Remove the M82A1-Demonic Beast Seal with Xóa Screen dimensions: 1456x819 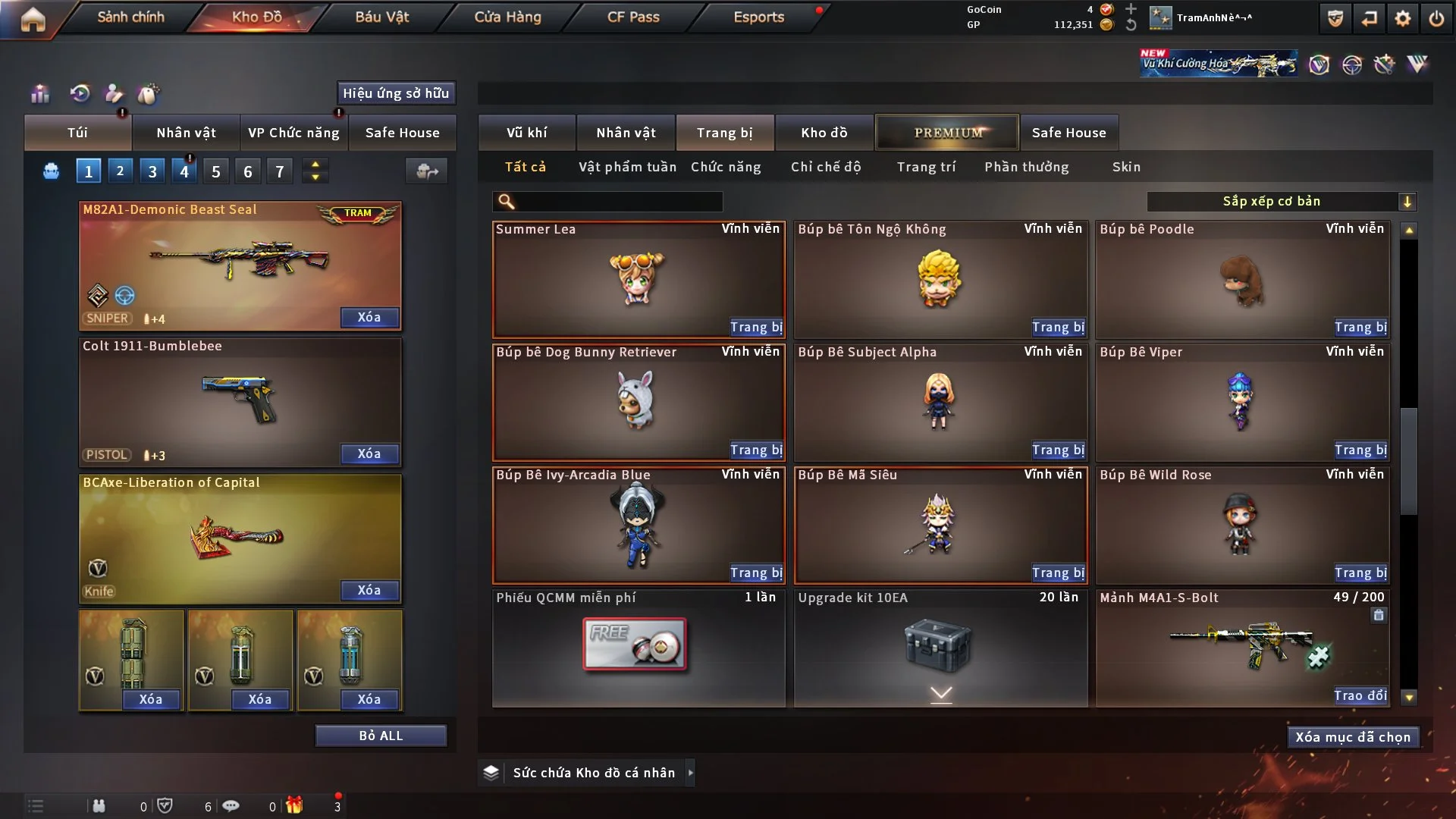click(x=369, y=317)
